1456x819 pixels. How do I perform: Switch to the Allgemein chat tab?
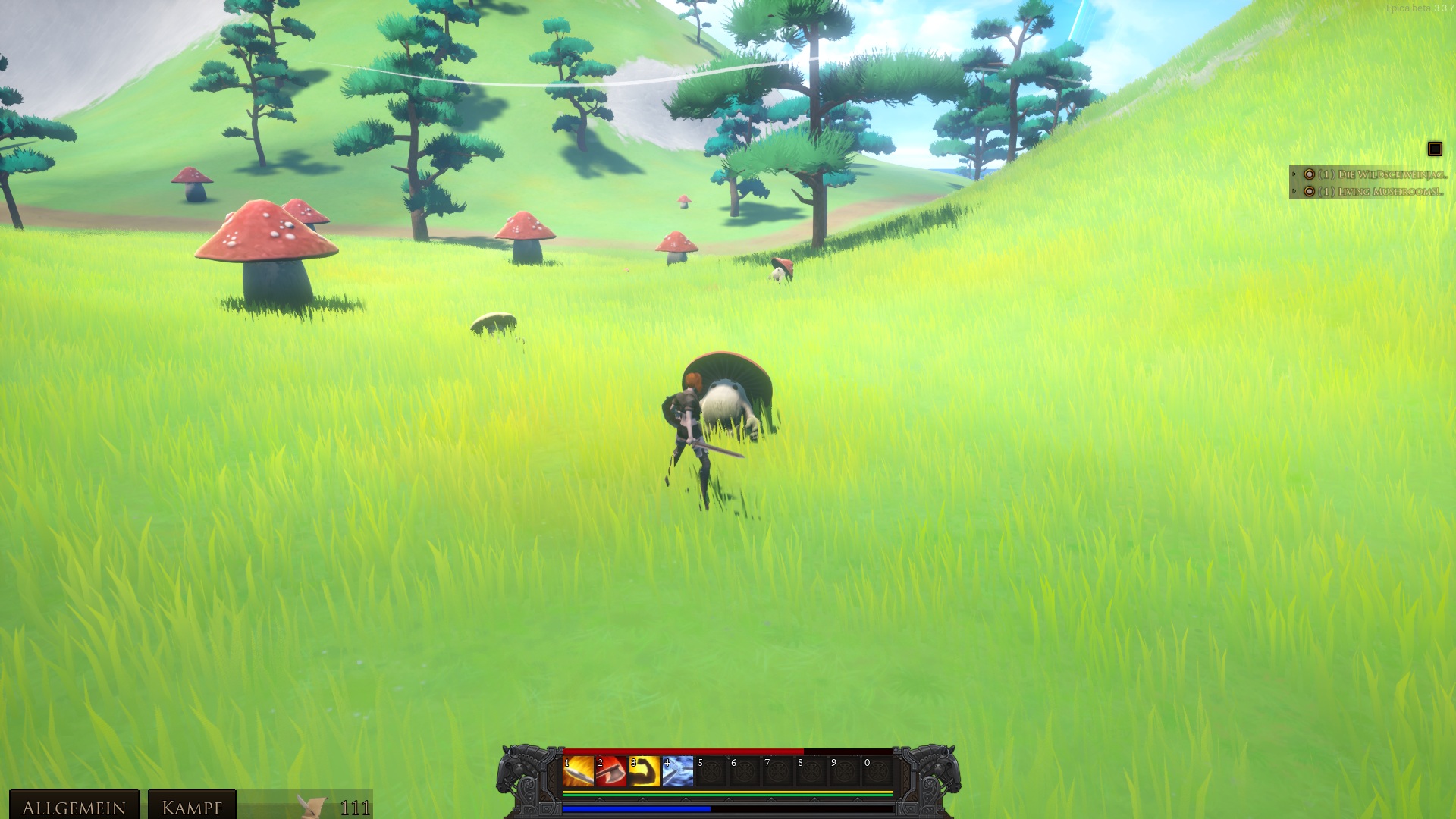point(74,807)
